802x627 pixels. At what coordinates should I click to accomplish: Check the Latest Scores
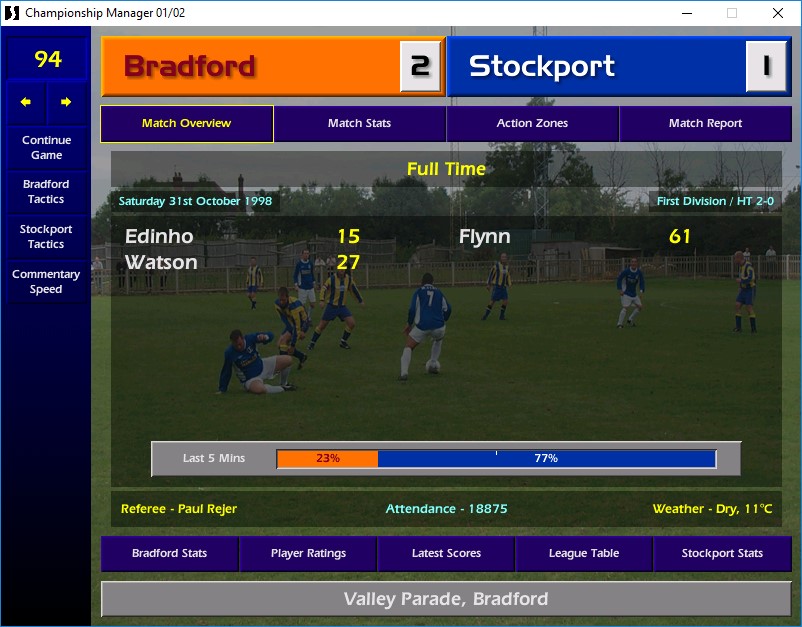[446, 554]
